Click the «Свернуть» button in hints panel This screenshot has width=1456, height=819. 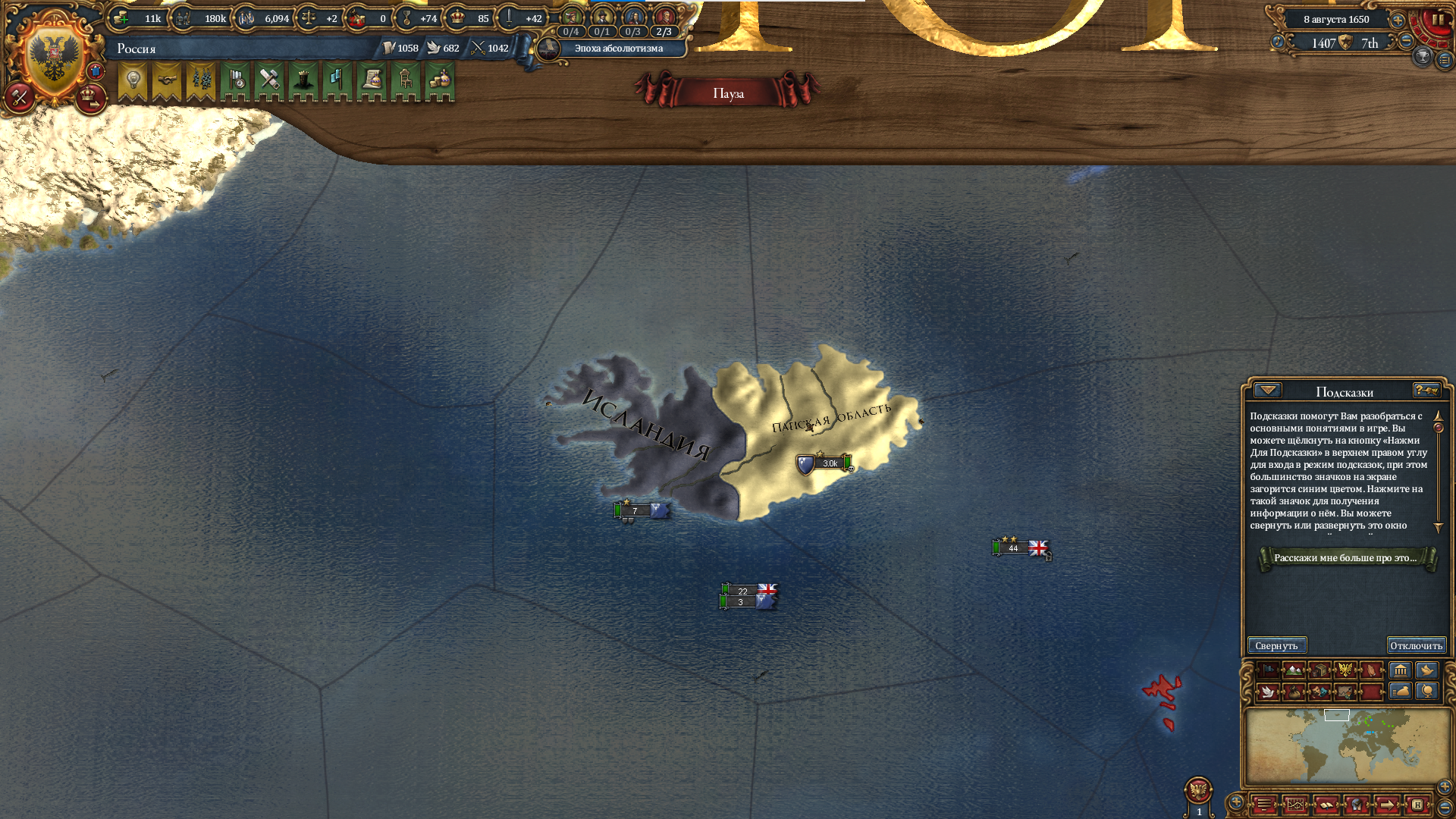point(1277,645)
